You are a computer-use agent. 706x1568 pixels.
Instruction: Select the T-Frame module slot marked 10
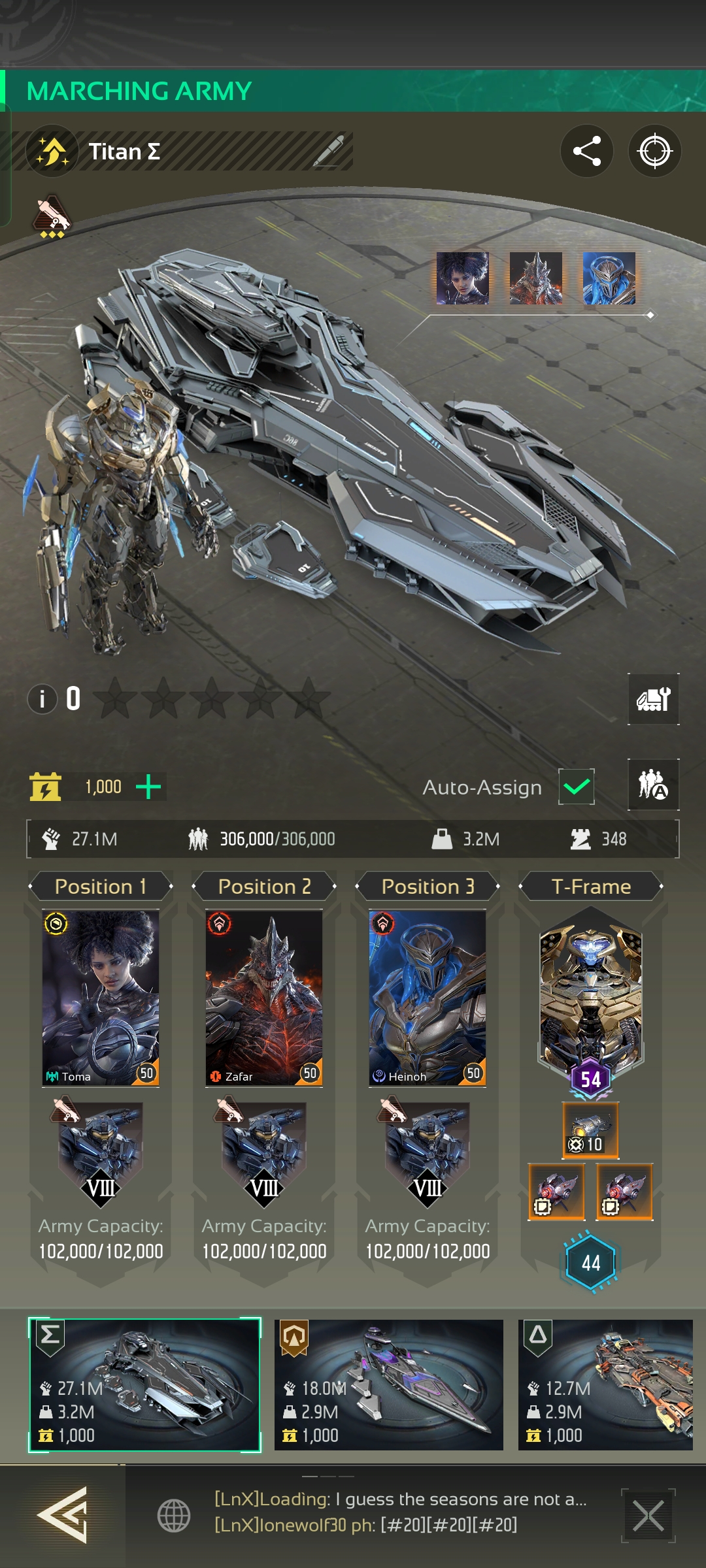point(590,1130)
